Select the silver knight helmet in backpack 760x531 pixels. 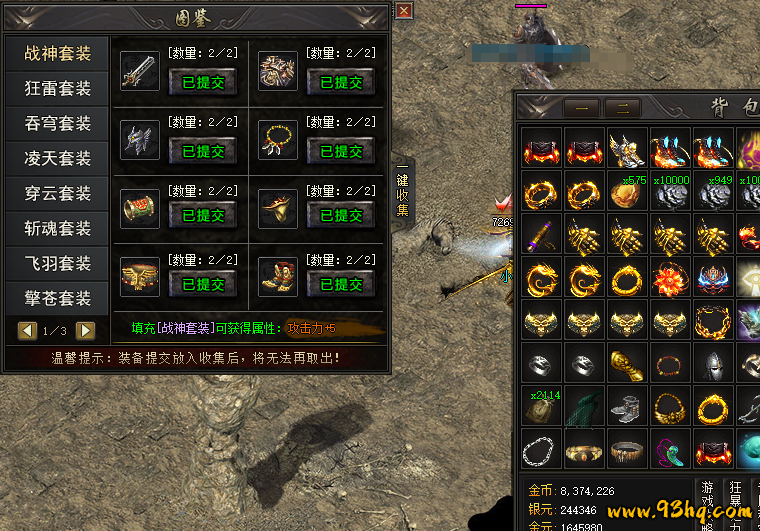(712, 365)
